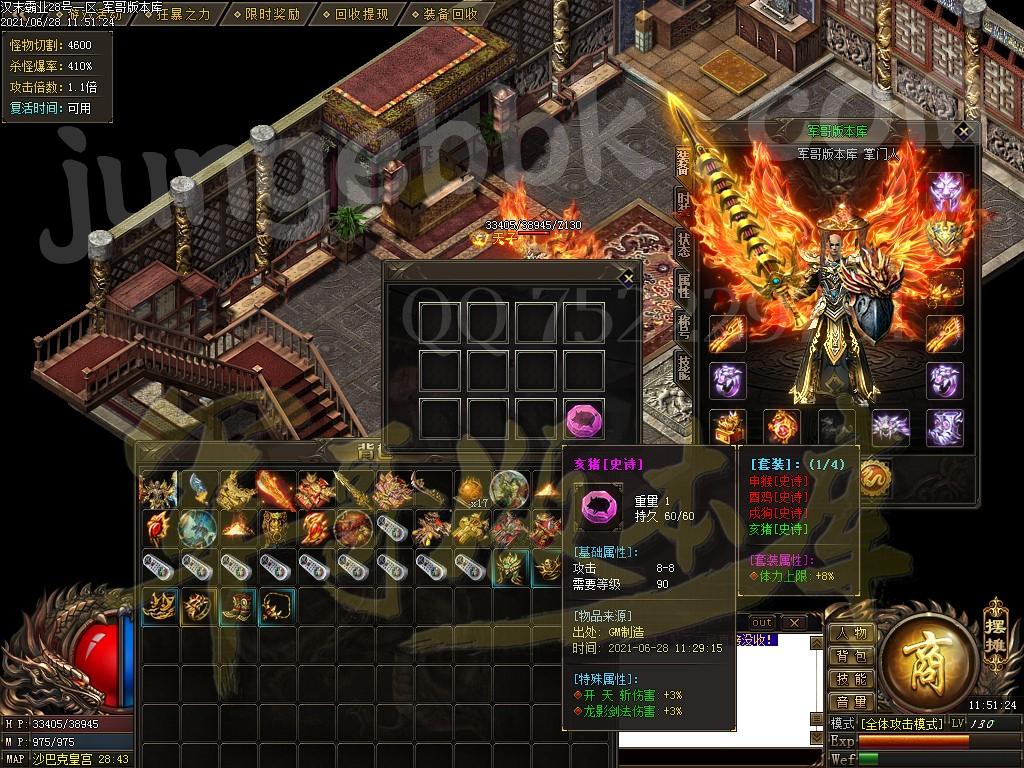Open the 人物 character button
The width and height of the screenshot is (1024, 768).
tap(851, 634)
